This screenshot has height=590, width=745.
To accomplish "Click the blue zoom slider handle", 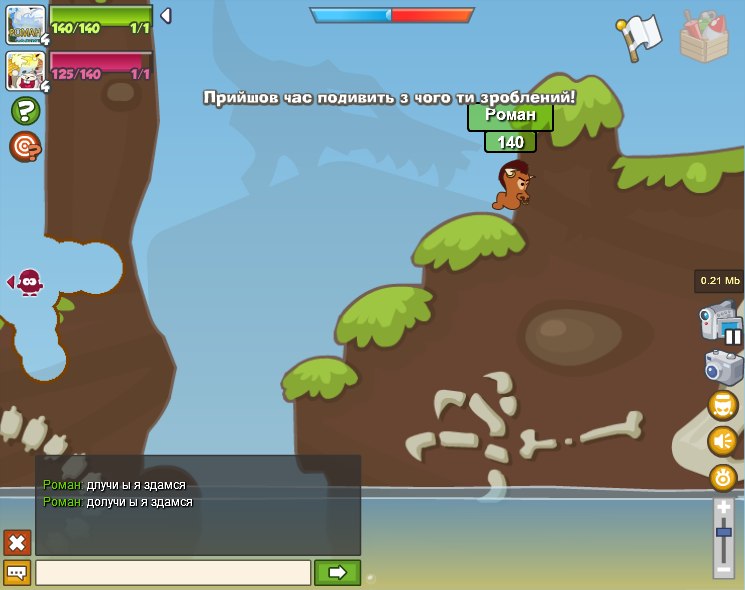I will pyautogui.click(x=723, y=532).
